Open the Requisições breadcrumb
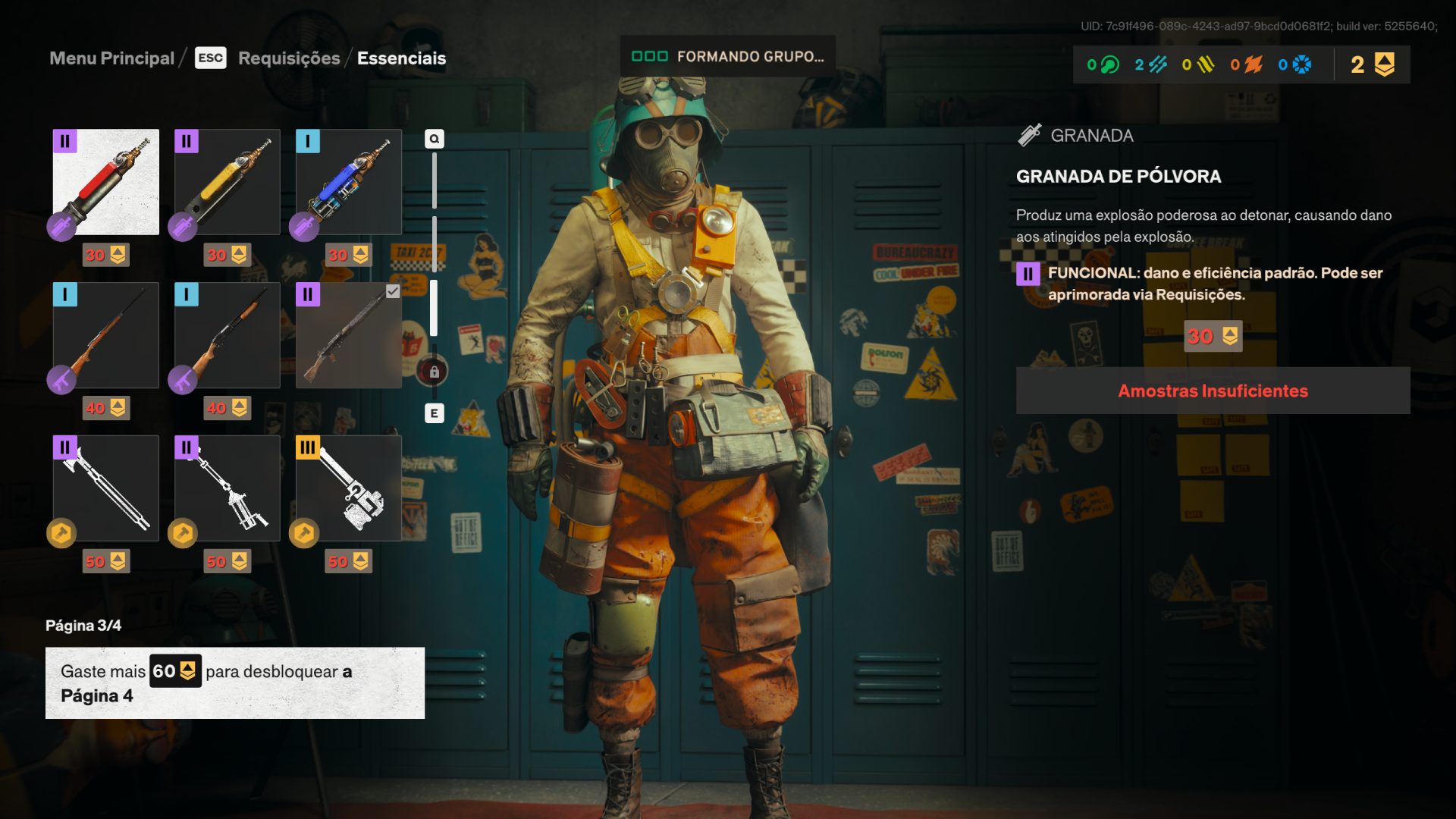The image size is (1456, 819). pos(289,58)
